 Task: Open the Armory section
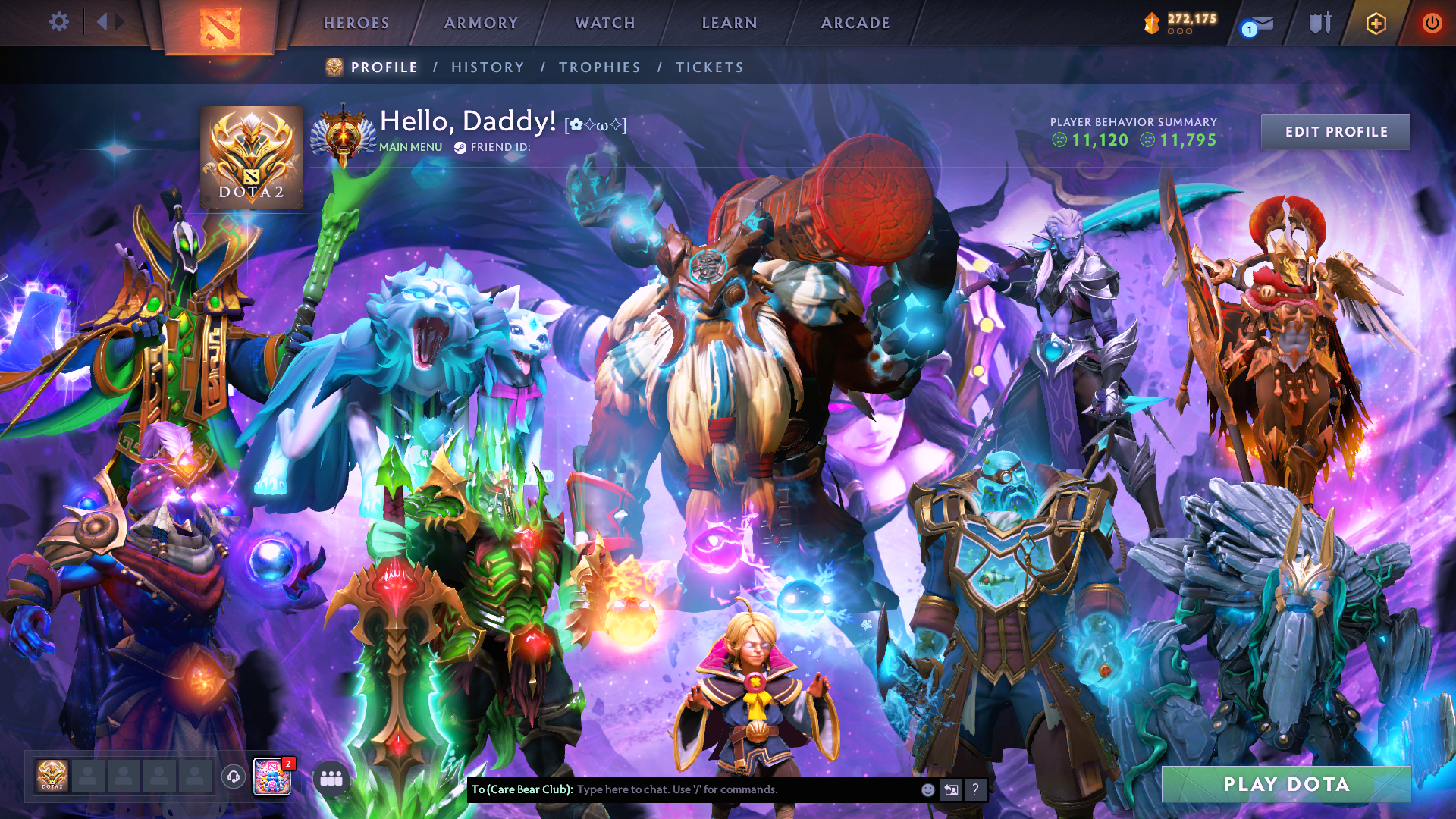481,23
